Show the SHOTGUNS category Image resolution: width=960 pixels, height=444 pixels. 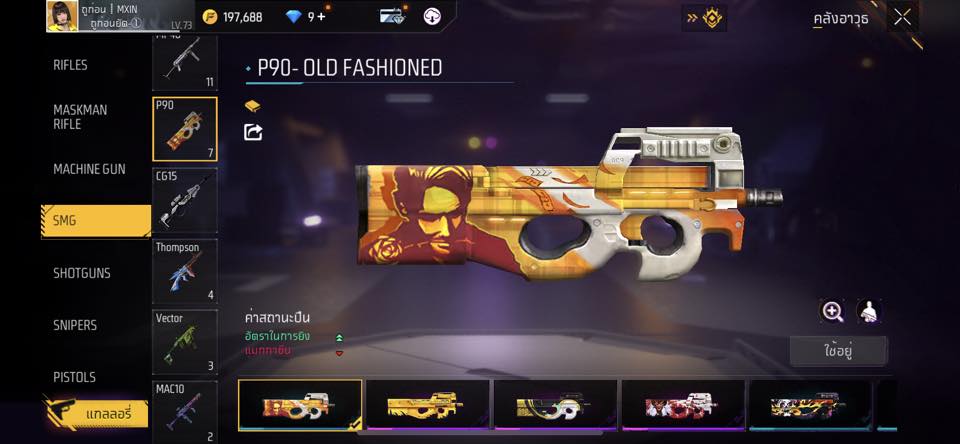coord(82,273)
